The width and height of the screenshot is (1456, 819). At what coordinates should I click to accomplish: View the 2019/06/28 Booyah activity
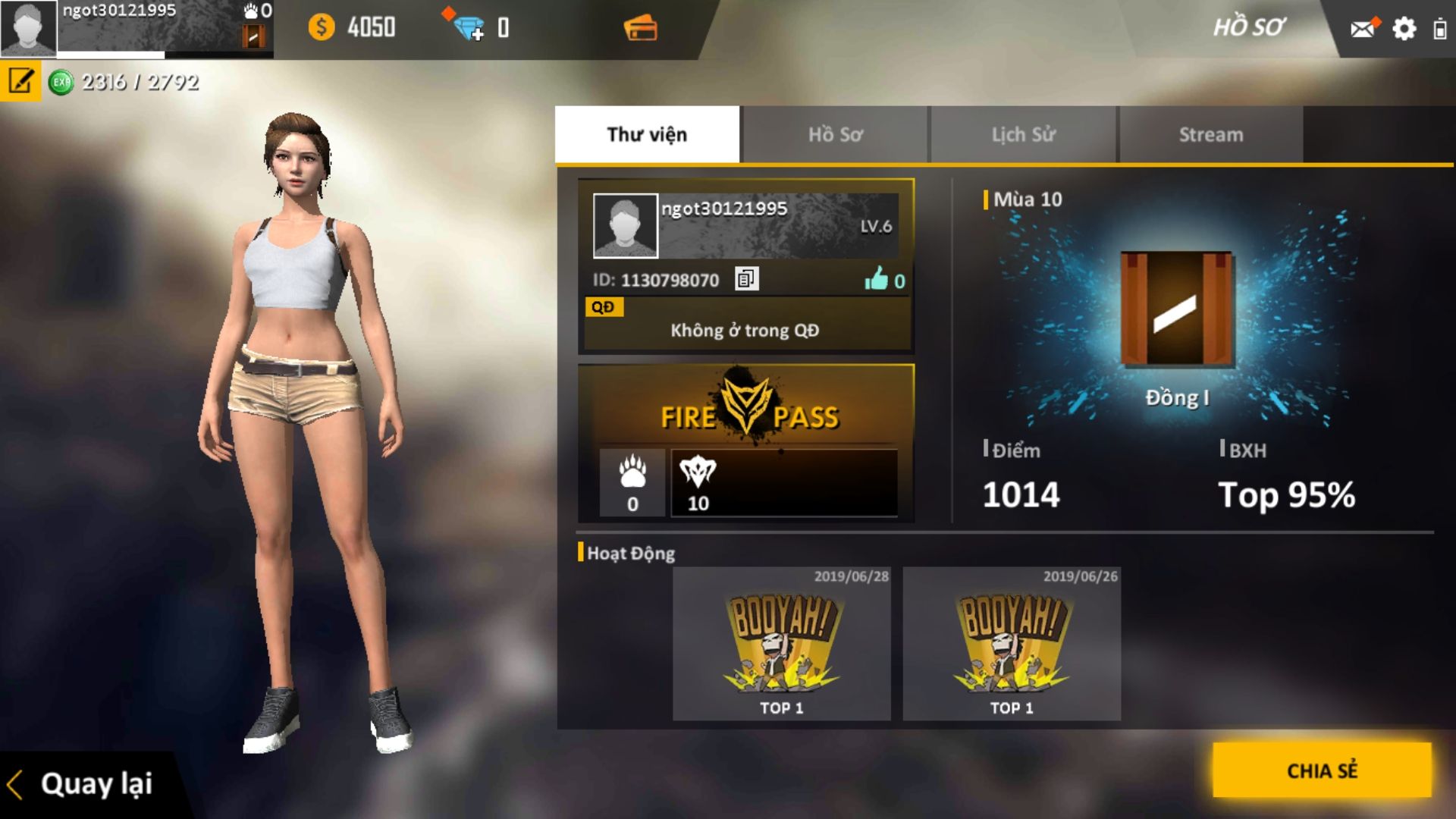coord(781,645)
